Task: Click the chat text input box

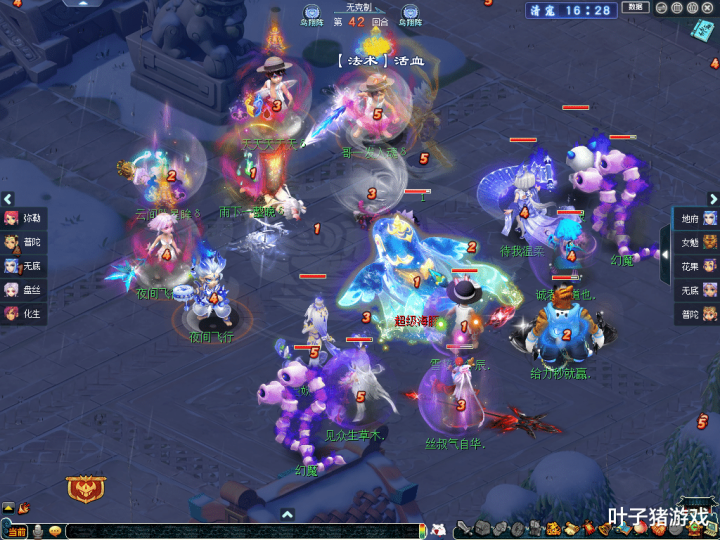Action: [240, 530]
